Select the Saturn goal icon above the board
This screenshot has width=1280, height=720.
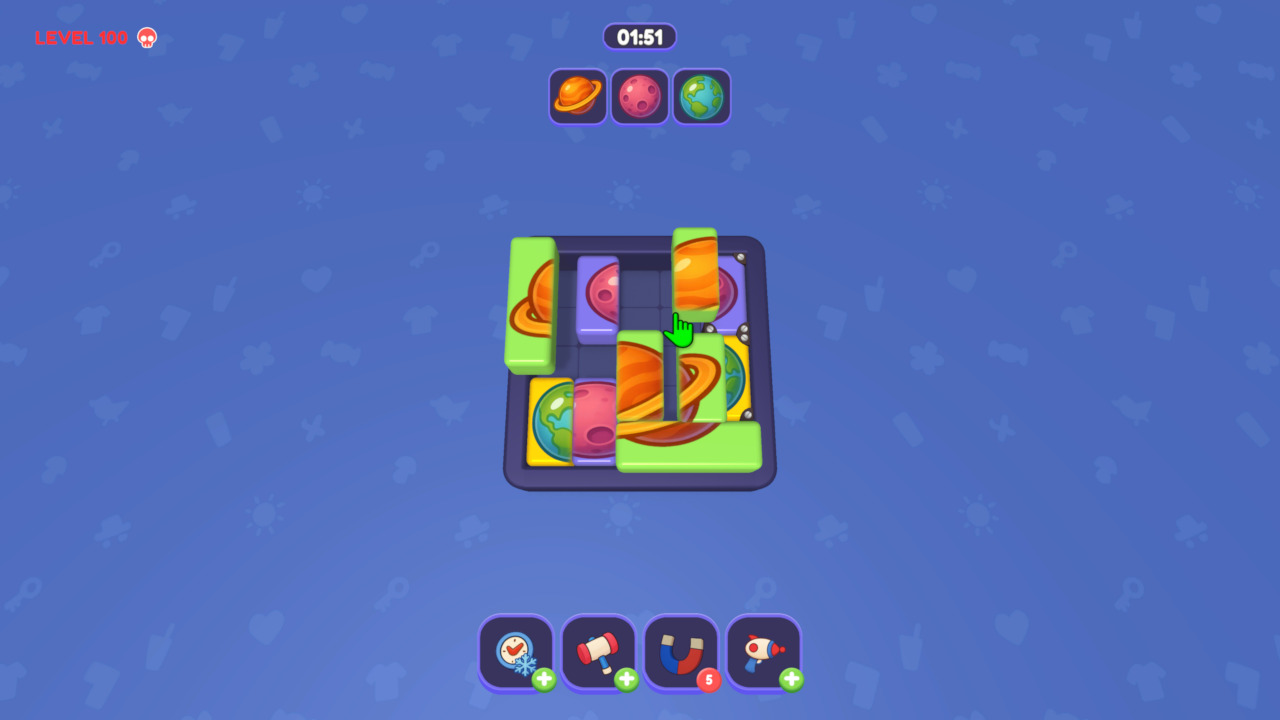(578, 96)
